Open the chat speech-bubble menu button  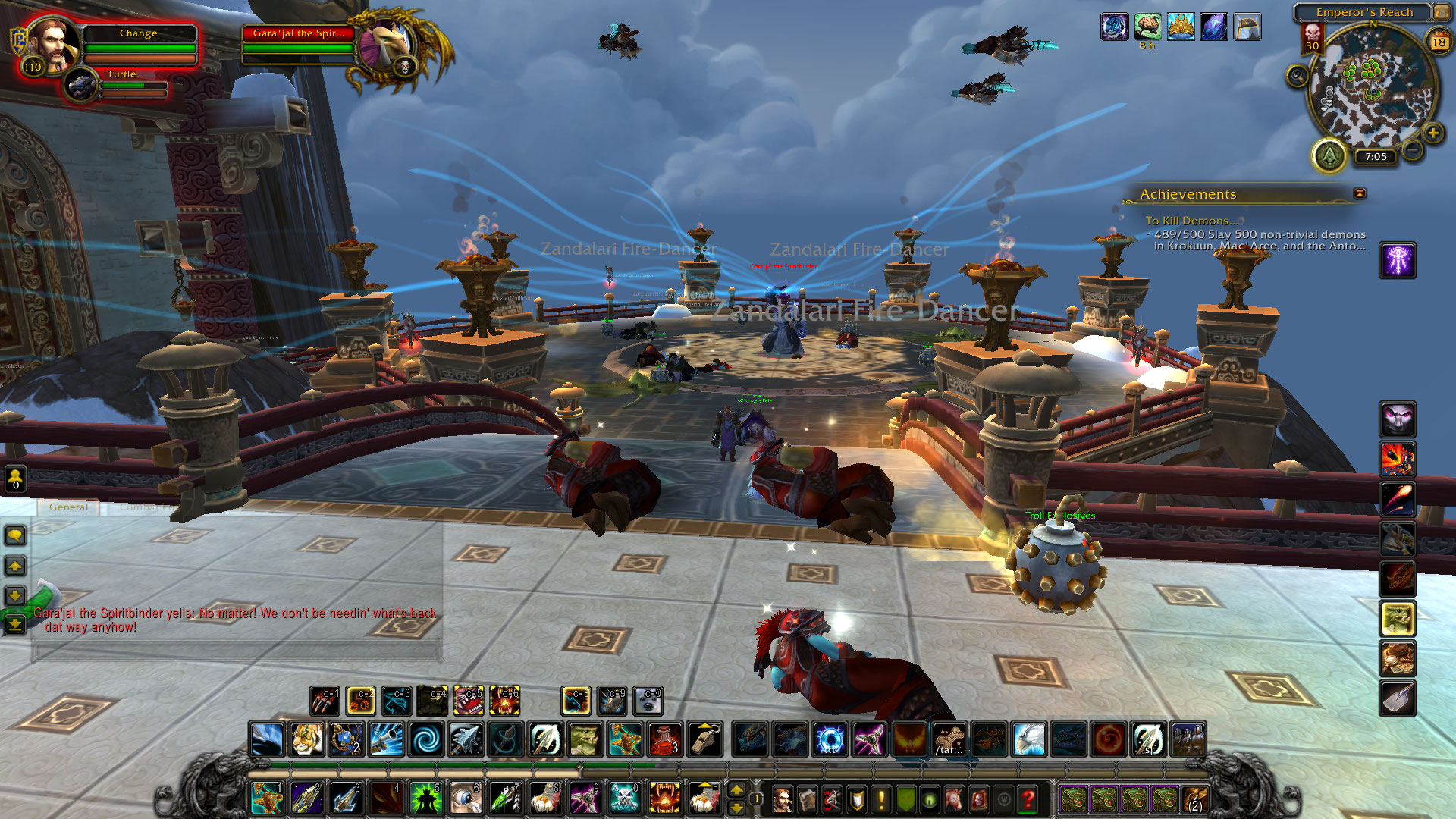(15, 536)
